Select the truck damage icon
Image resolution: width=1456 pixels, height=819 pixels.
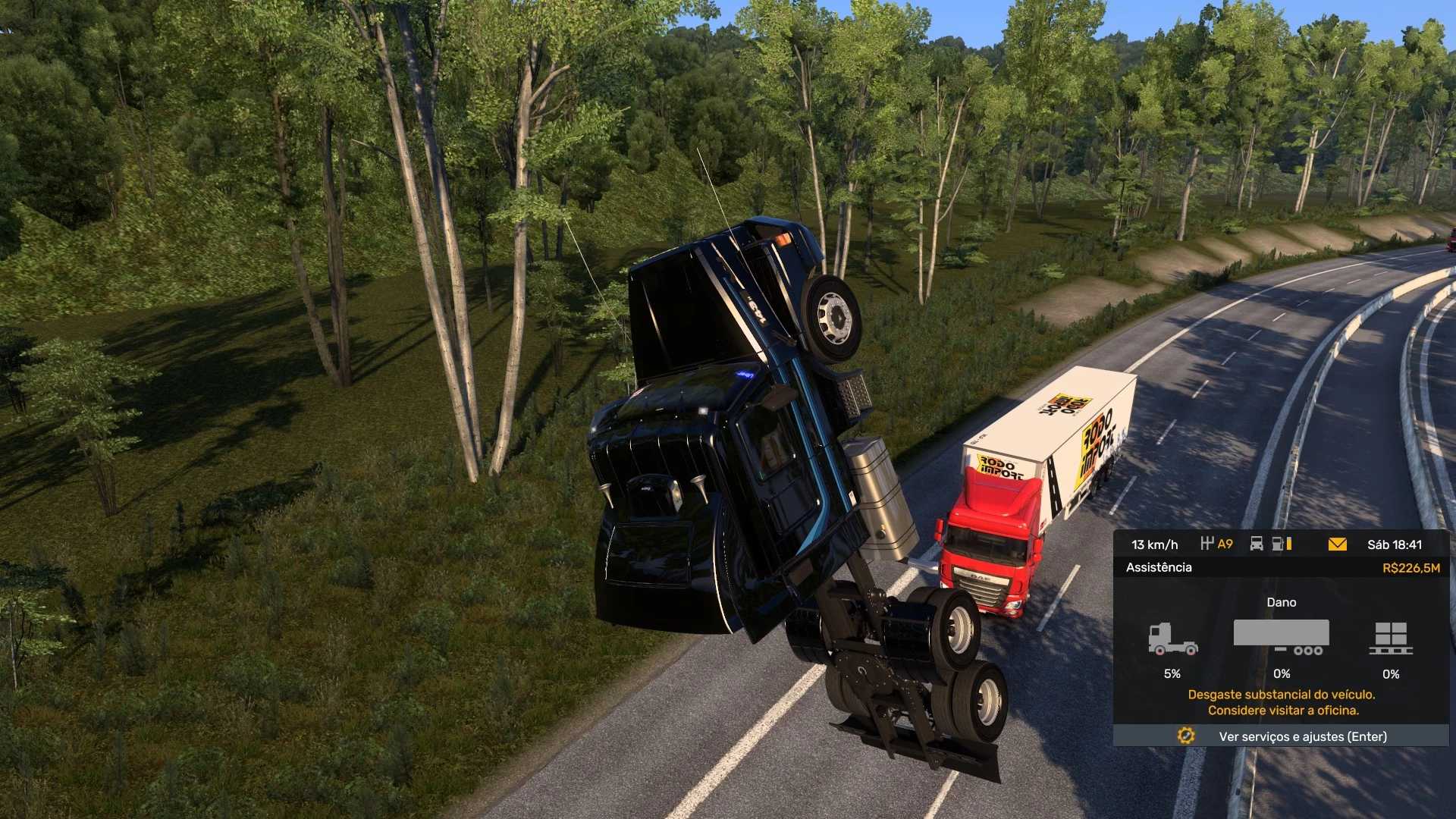pyautogui.click(x=1172, y=639)
